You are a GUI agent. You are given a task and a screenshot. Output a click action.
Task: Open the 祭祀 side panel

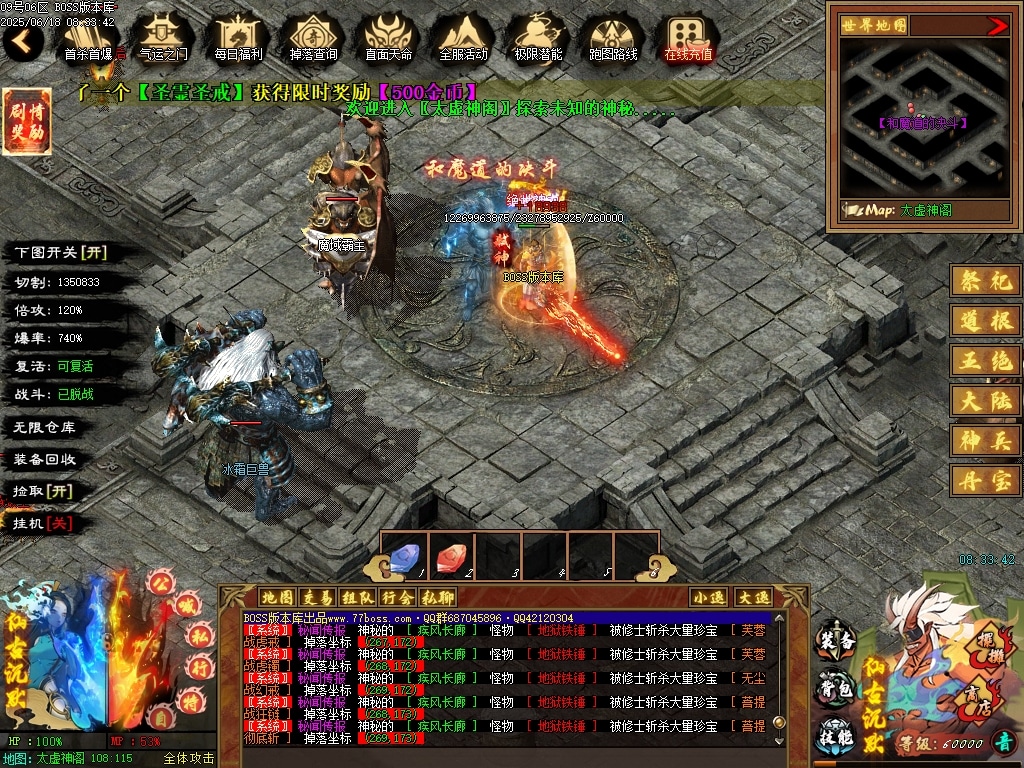point(985,281)
